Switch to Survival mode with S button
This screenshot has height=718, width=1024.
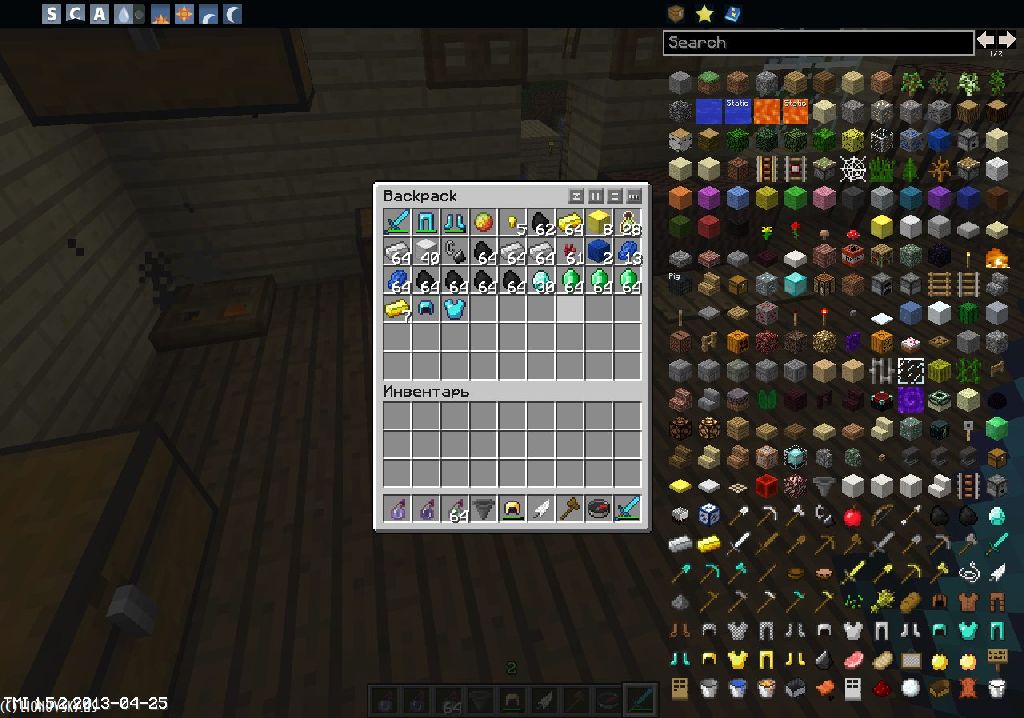(x=51, y=14)
